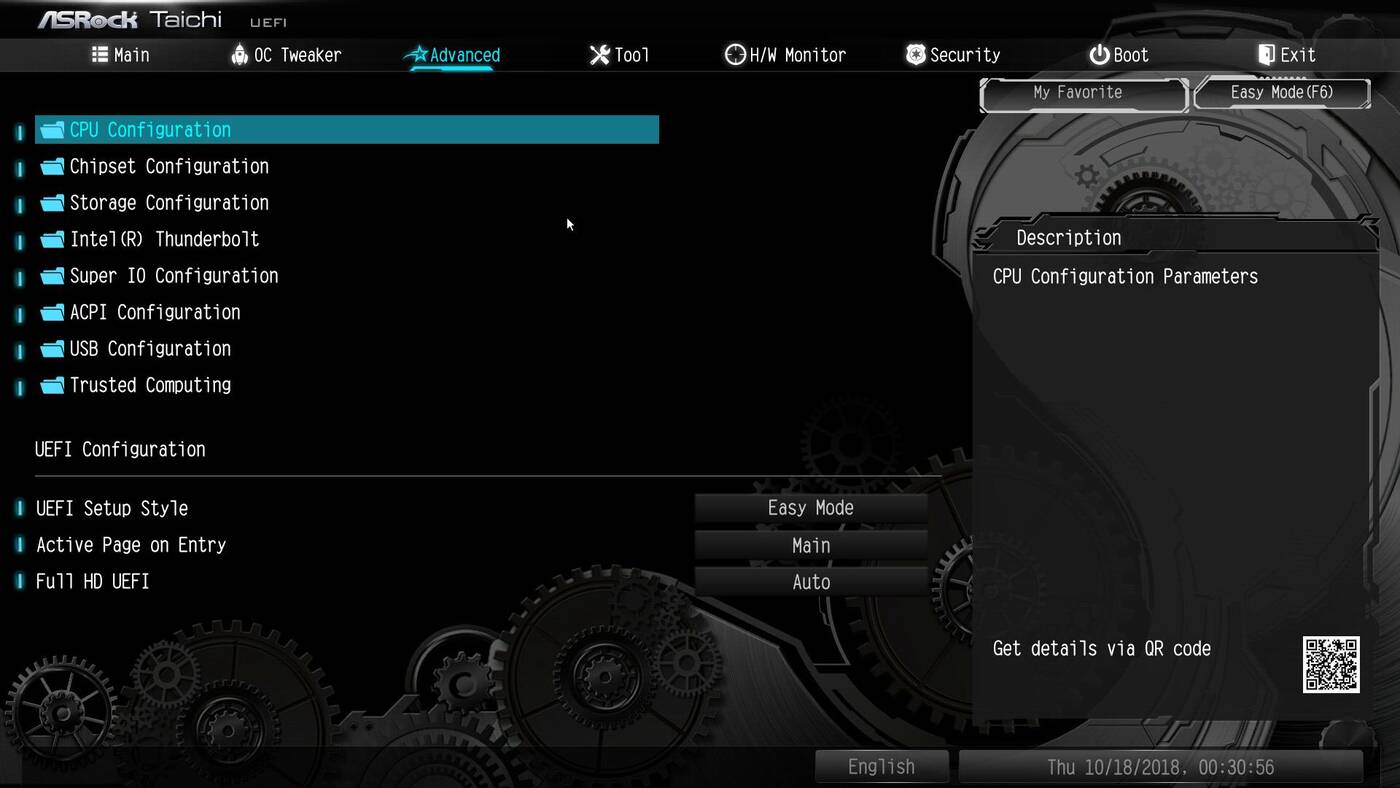Open the My Favorite page
The width and height of the screenshot is (1400, 788).
pos(1078,93)
